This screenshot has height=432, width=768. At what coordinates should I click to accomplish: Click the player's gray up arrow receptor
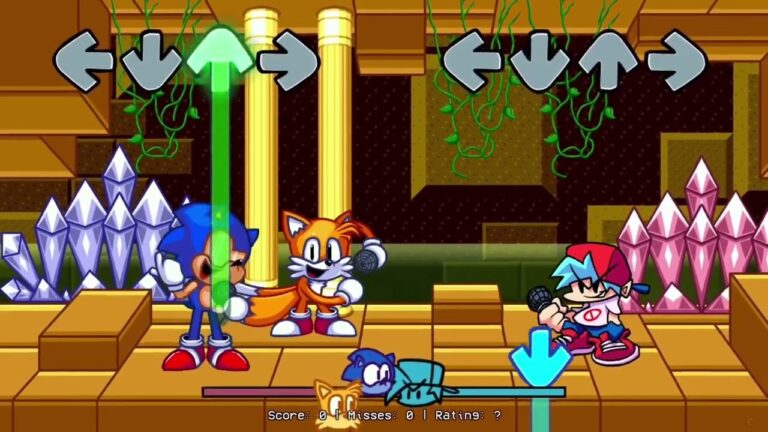pos(608,61)
